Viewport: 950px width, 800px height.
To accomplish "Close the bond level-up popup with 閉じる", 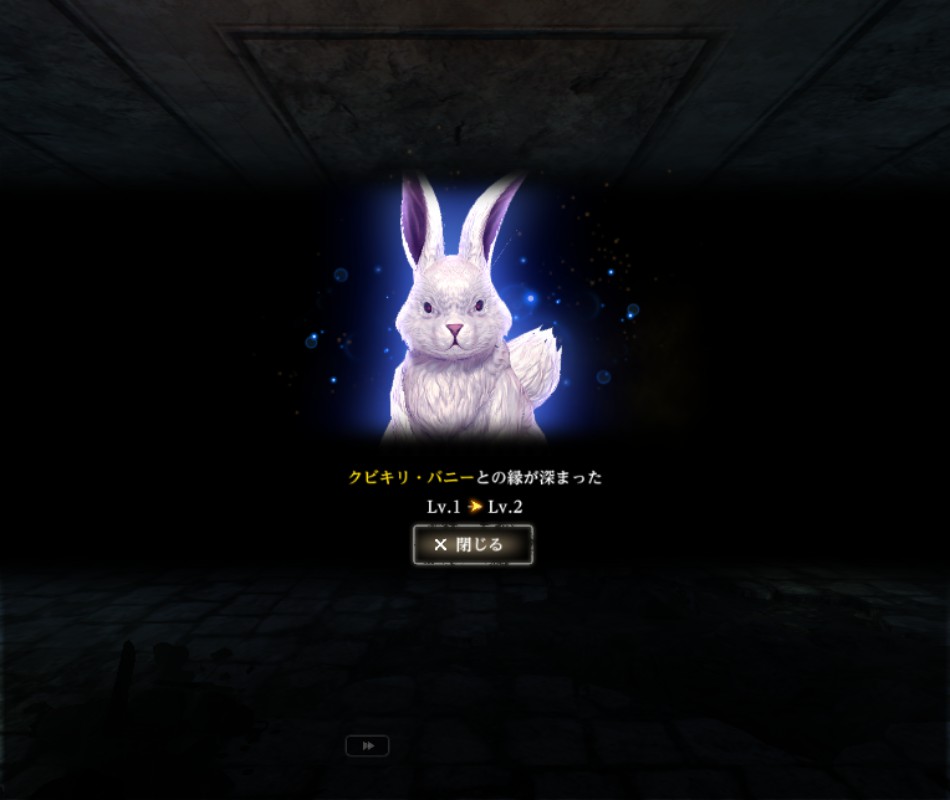I will [x=472, y=545].
